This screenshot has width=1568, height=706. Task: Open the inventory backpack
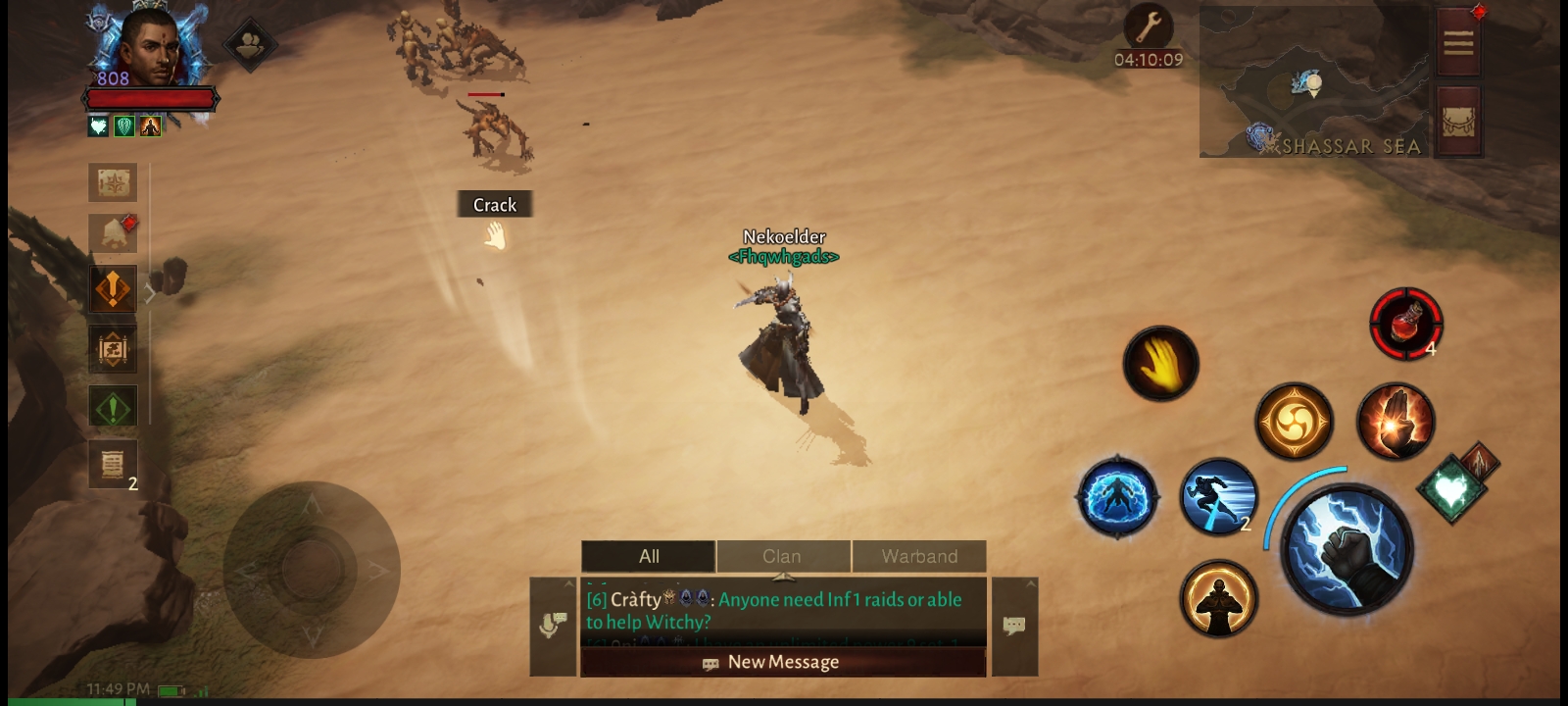point(1458,122)
